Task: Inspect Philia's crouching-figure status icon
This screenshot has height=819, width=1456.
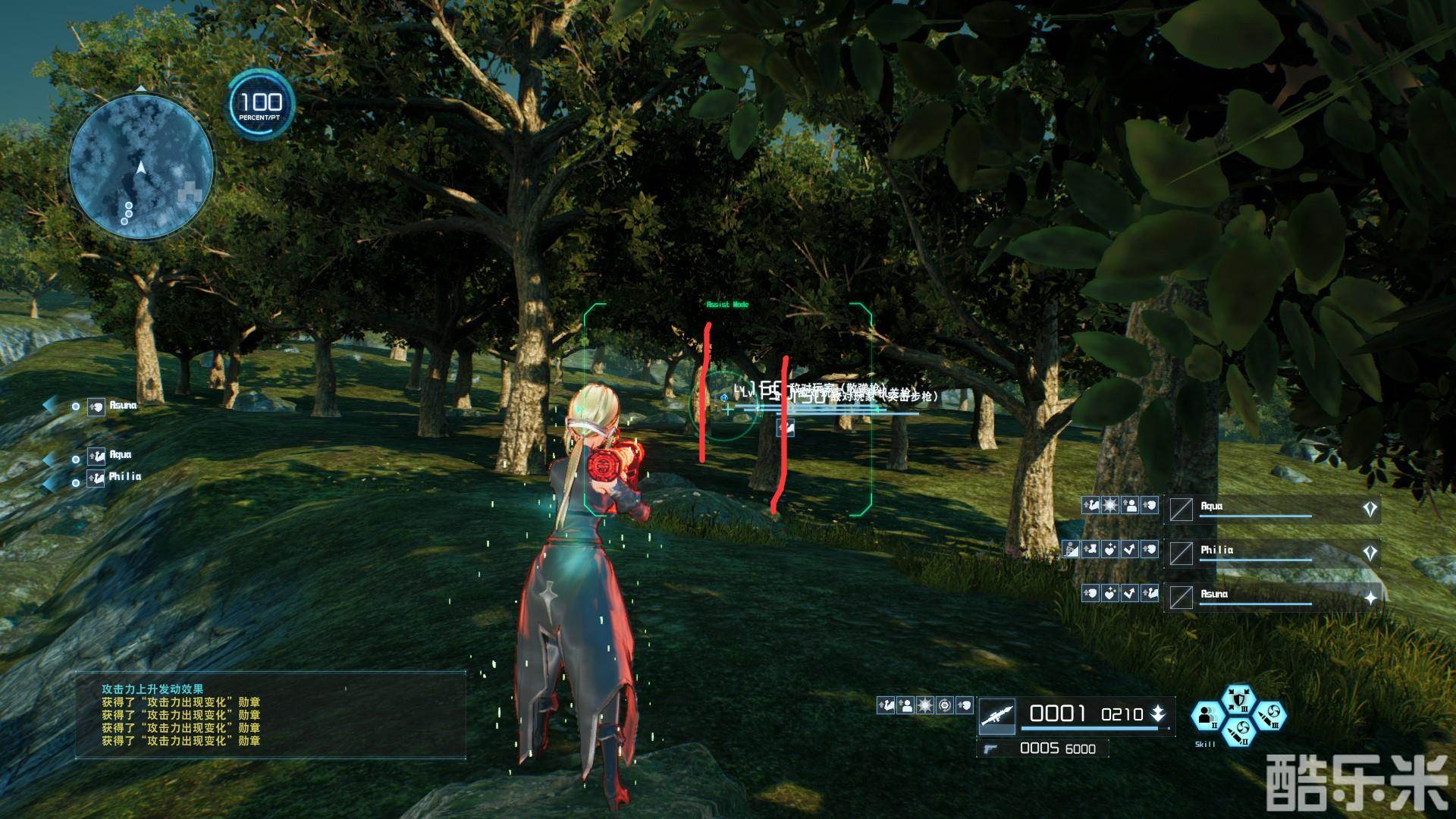Action: click(1070, 549)
